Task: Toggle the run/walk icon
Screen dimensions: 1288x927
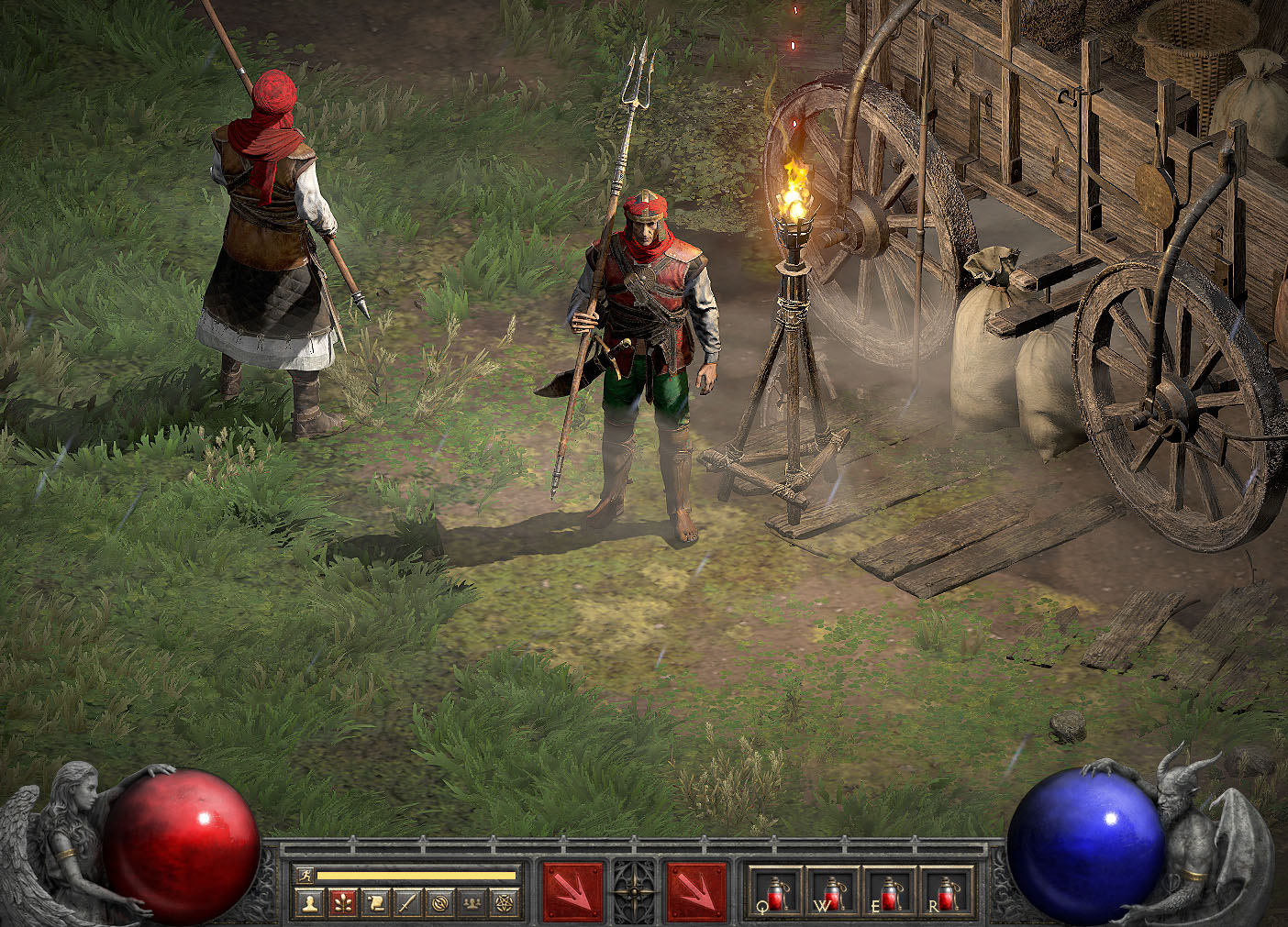Action: click(305, 876)
